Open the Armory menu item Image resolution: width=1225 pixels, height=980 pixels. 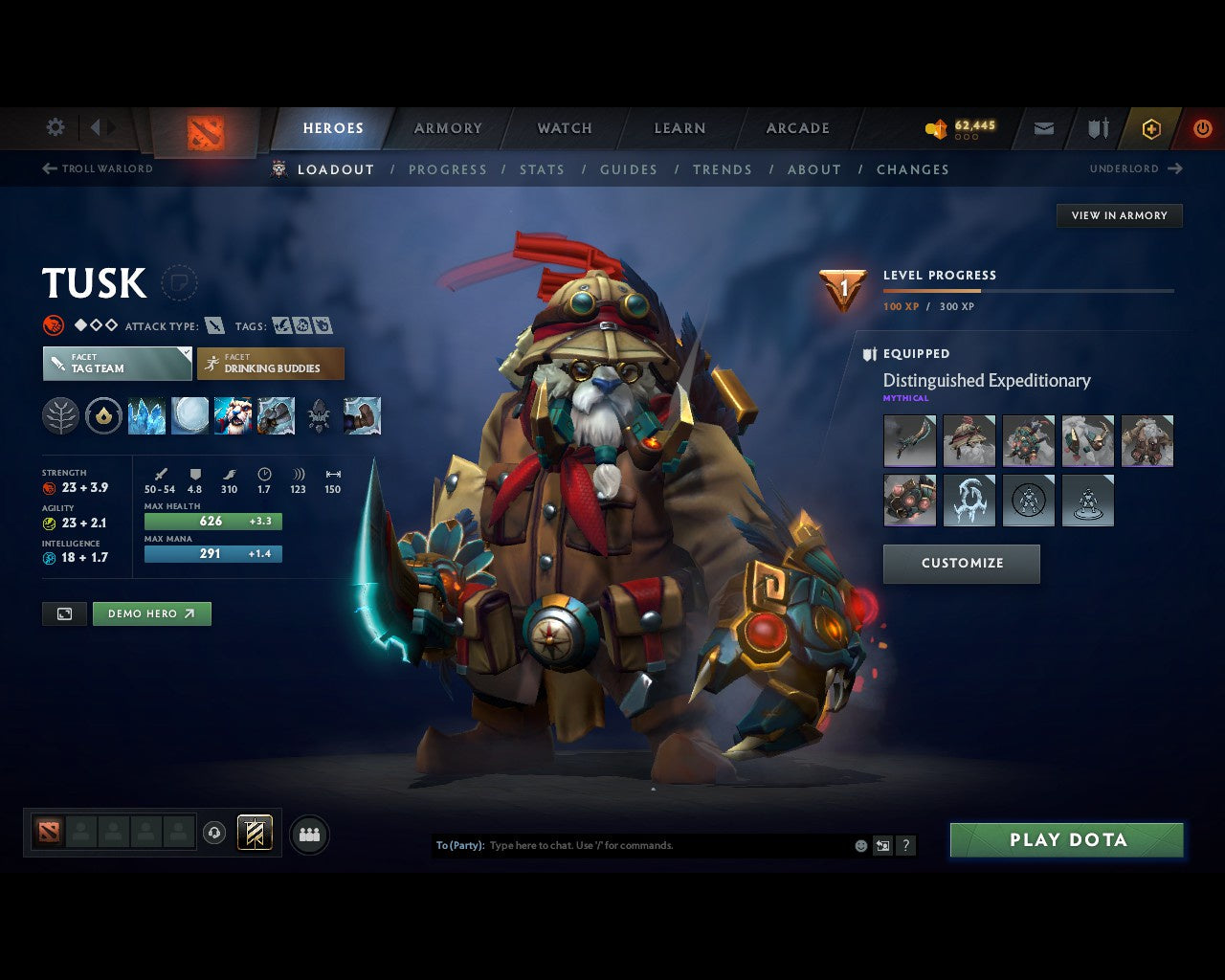click(x=447, y=127)
